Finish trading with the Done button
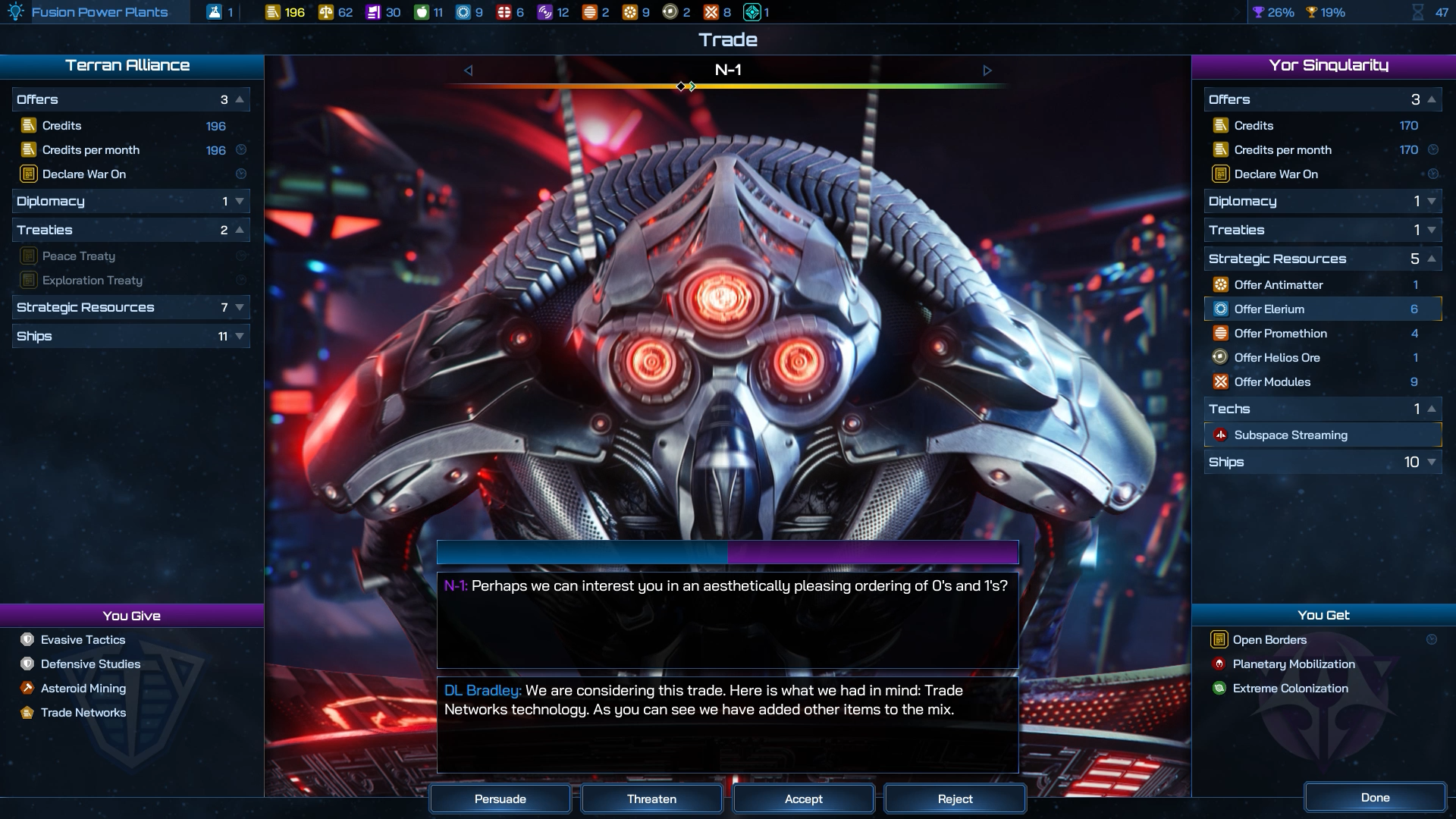Image resolution: width=1456 pixels, height=819 pixels. point(1375,797)
